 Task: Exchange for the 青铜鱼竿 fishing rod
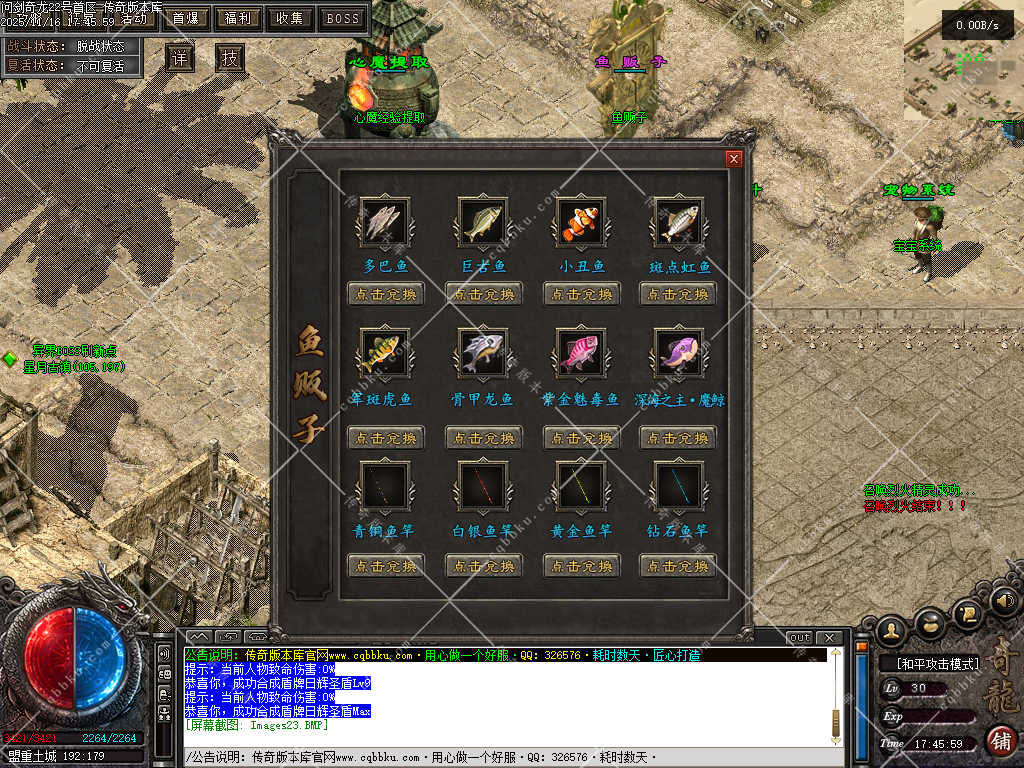pyautogui.click(x=386, y=566)
